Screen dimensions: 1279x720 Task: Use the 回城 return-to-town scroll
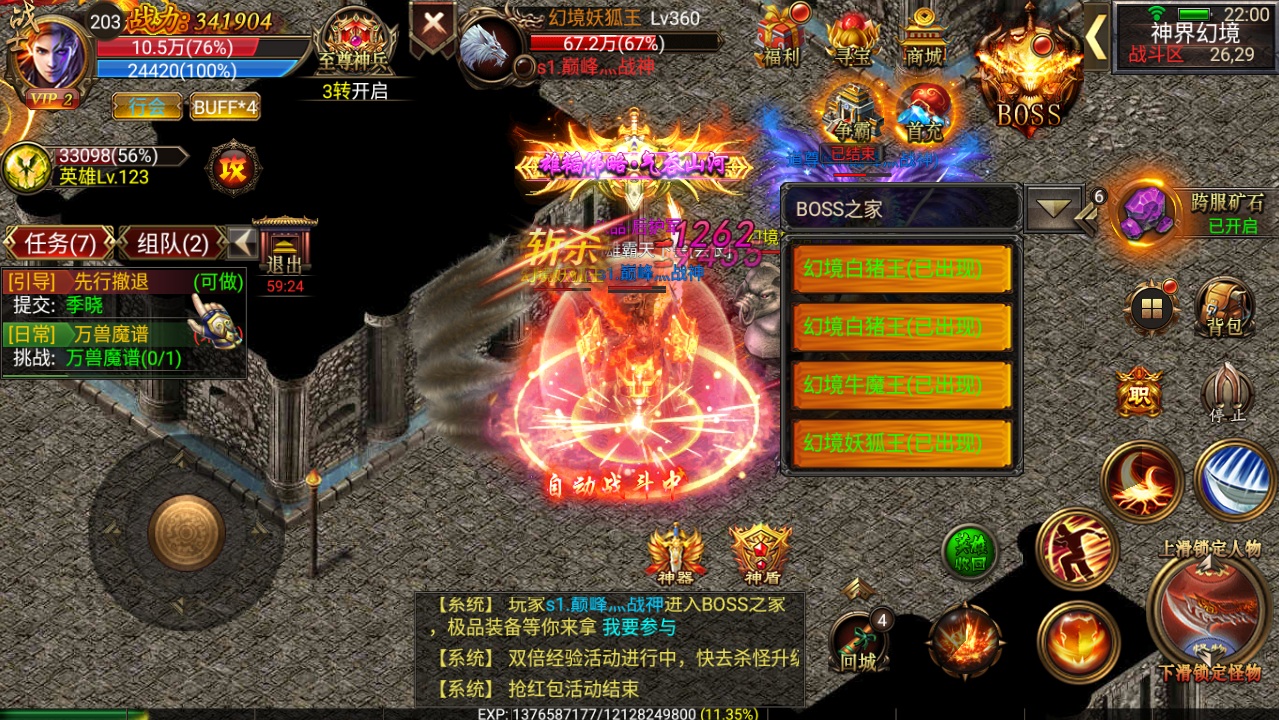click(859, 640)
